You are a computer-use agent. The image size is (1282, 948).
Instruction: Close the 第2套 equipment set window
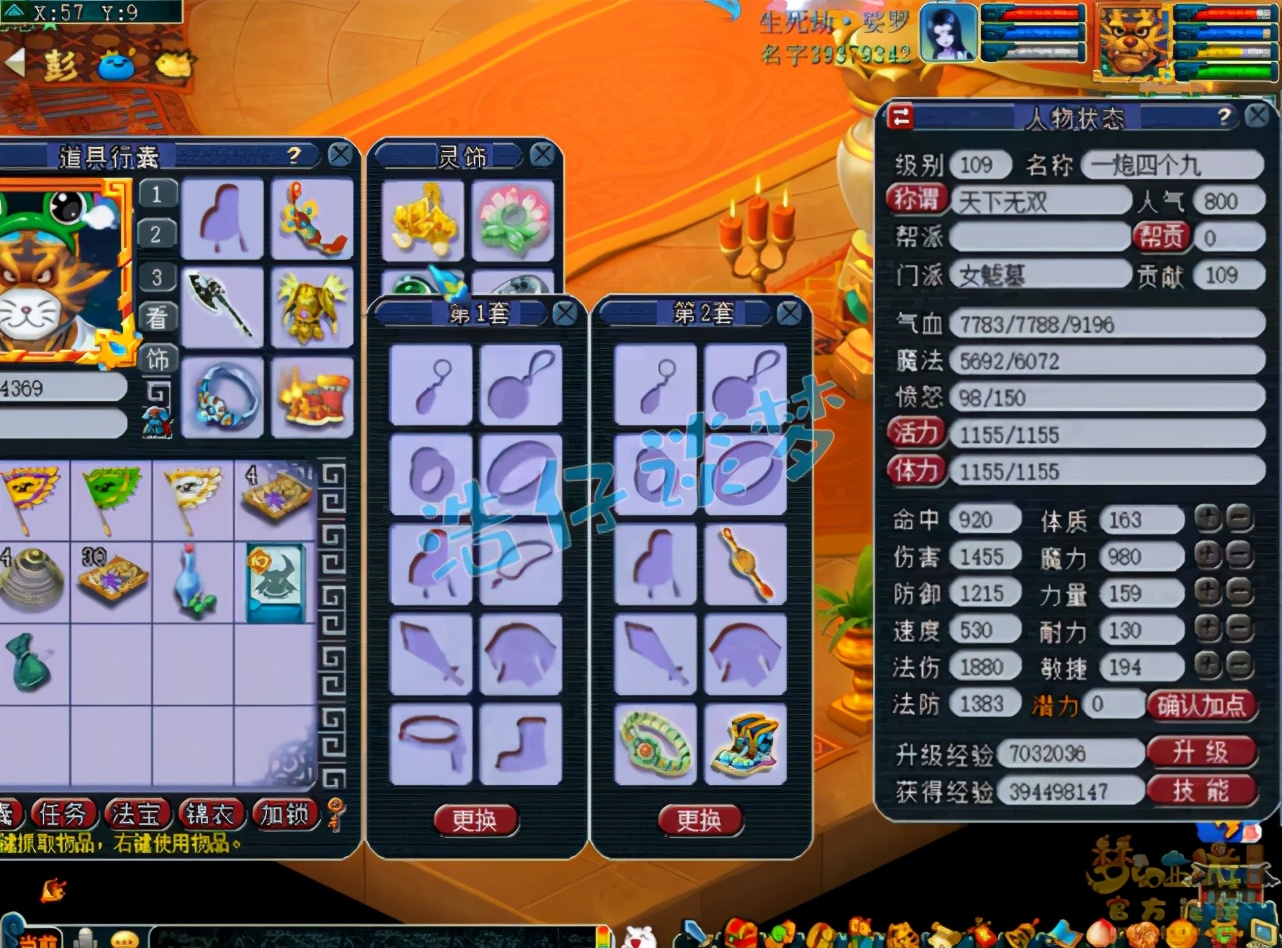tap(790, 313)
